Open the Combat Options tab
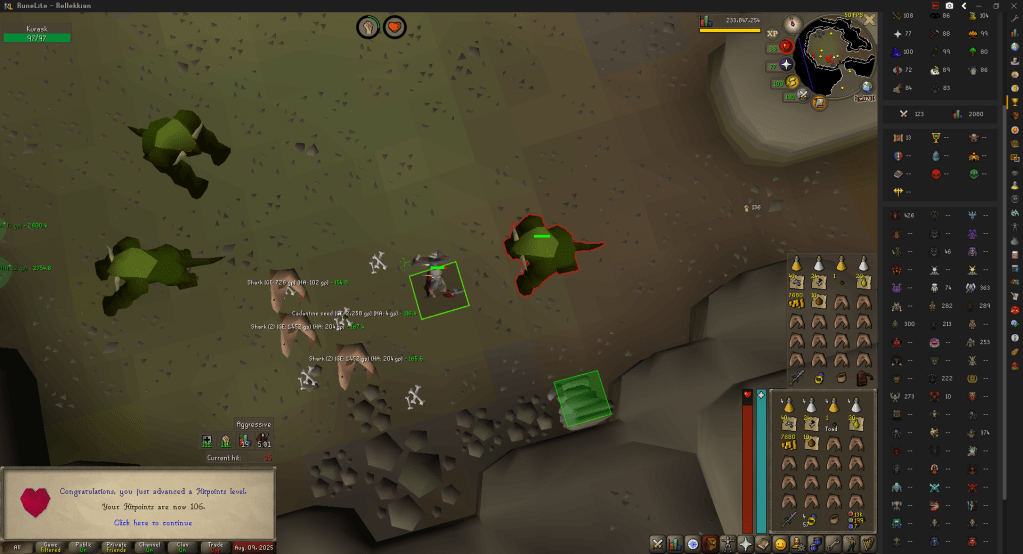The width and height of the screenshot is (1023, 554). click(x=657, y=543)
